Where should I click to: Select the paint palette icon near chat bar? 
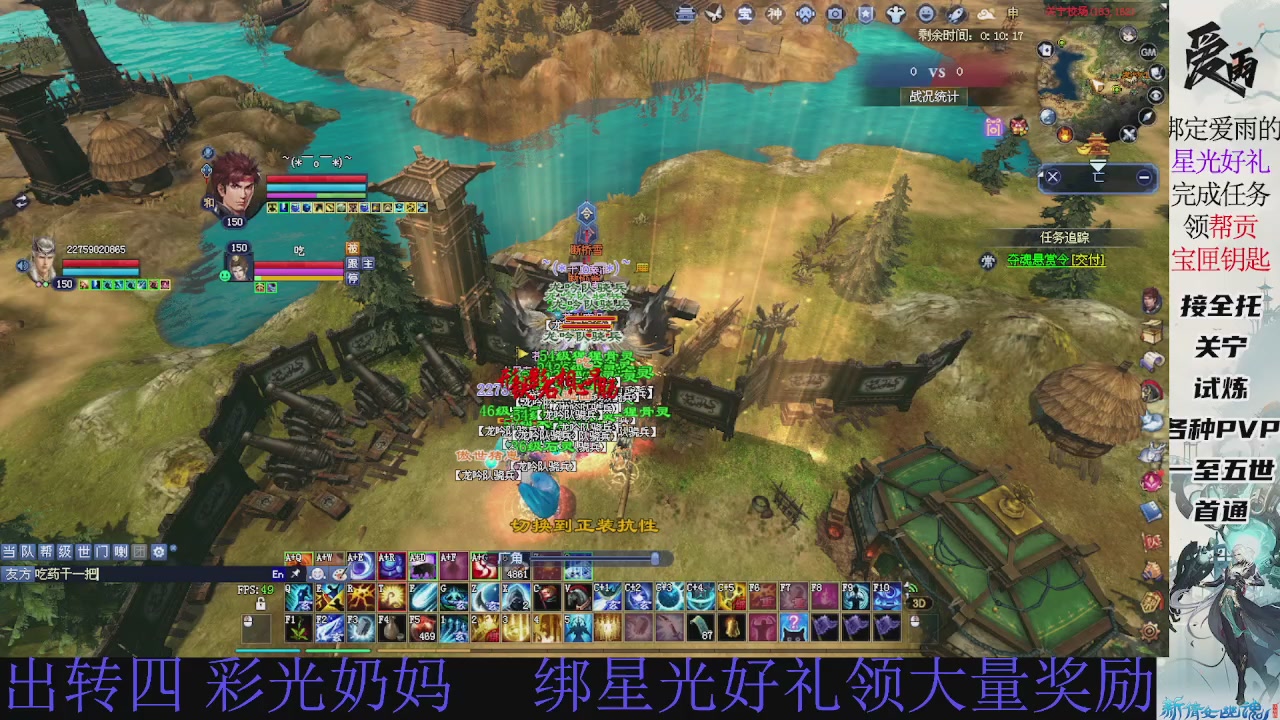[x=340, y=575]
